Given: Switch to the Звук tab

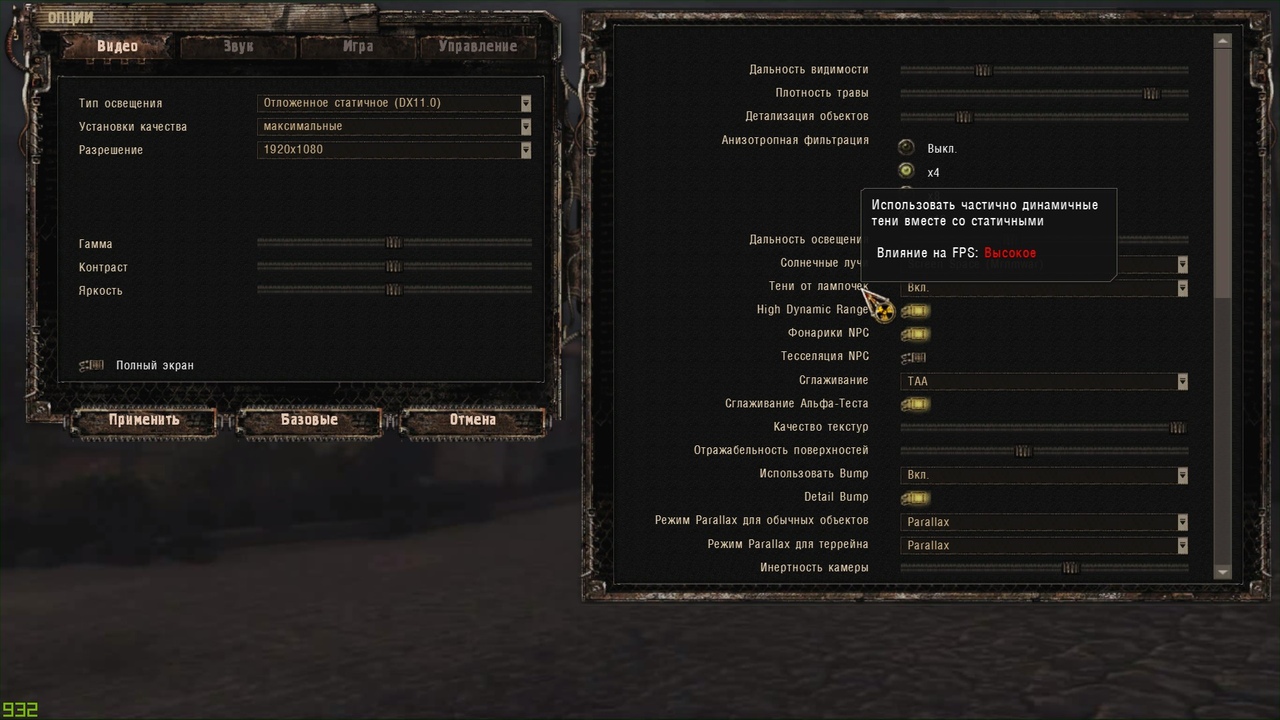Looking at the screenshot, I should (x=238, y=46).
